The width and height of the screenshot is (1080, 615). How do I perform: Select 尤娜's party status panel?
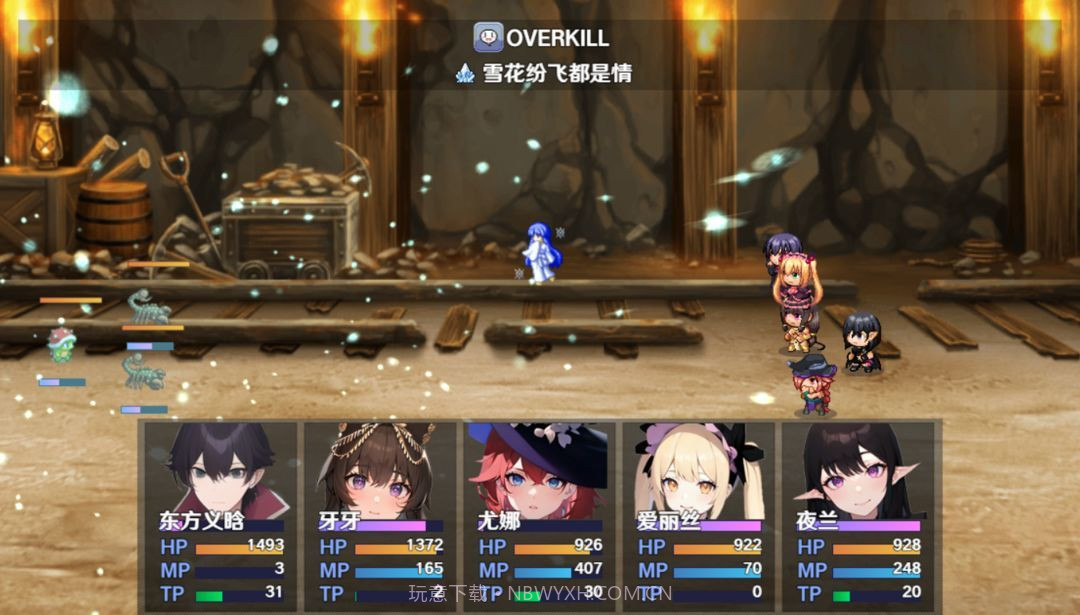pyautogui.click(x=539, y=515)
